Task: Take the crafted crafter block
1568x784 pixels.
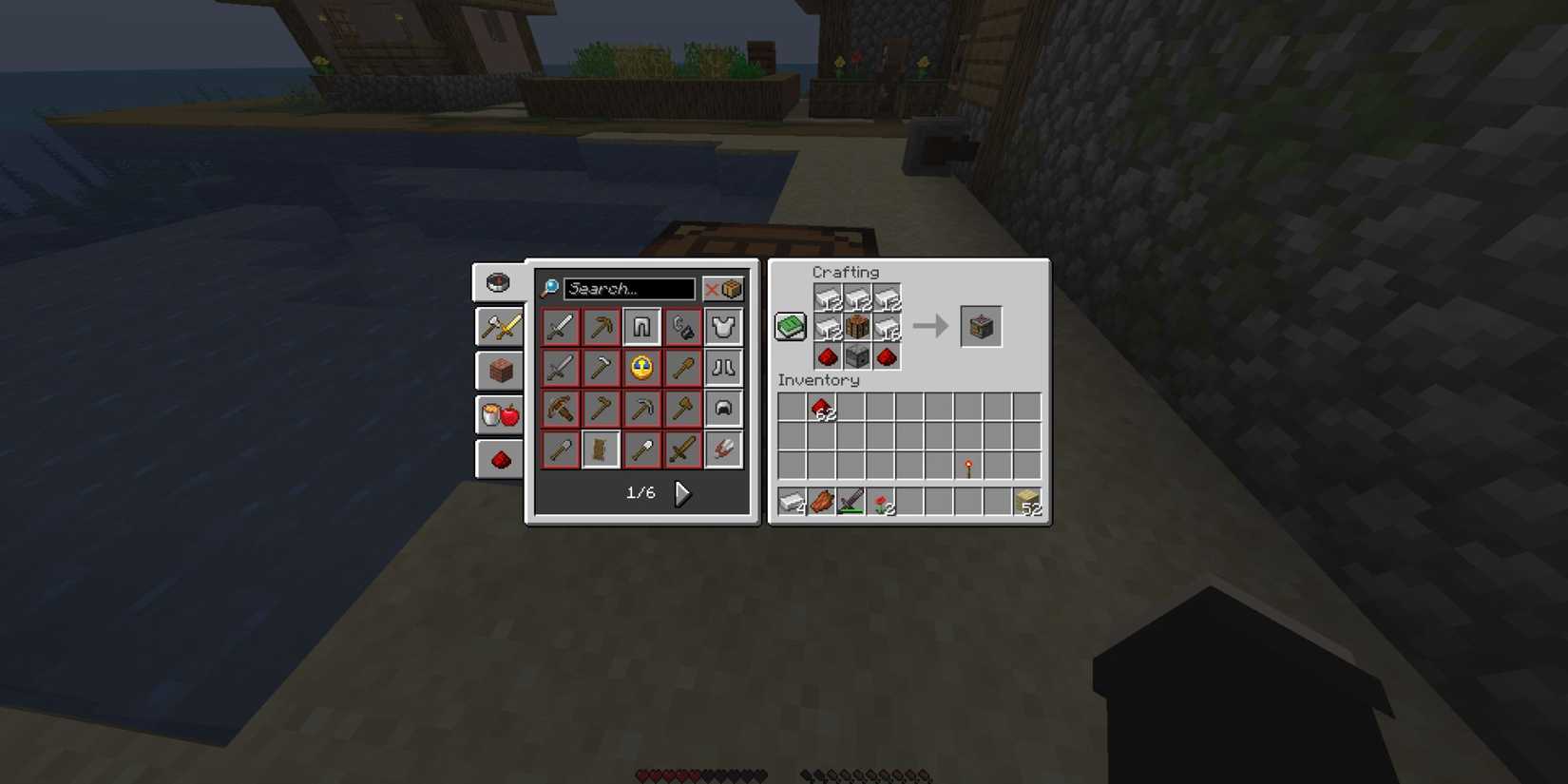Action: (982, 326)
